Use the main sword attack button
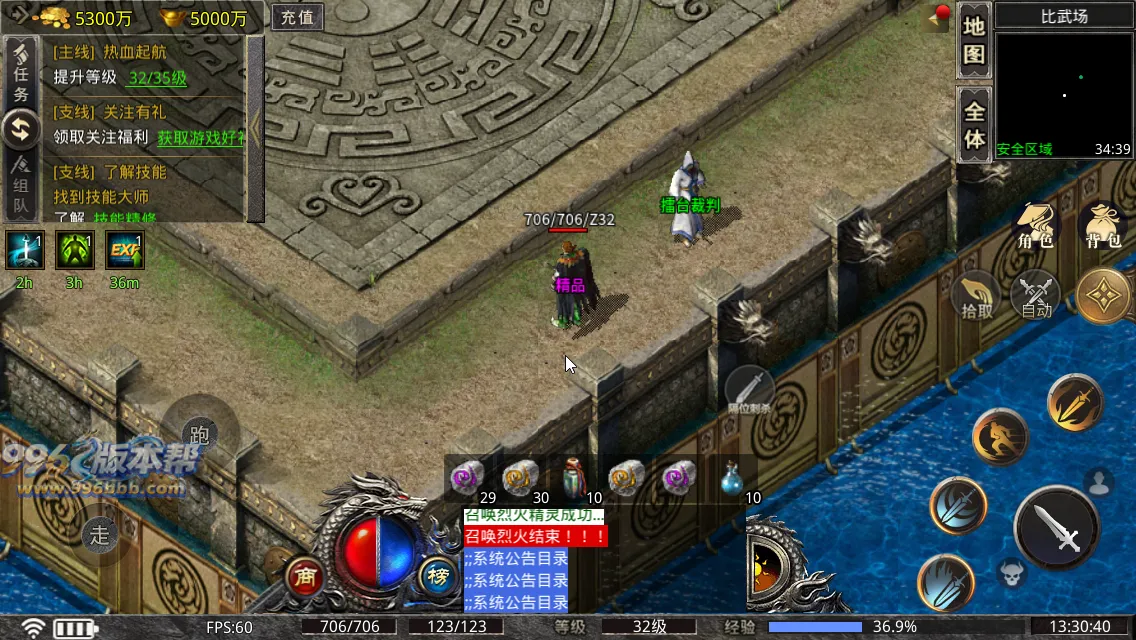This screenshot has width=1136, height=640. click(1058, 527)
